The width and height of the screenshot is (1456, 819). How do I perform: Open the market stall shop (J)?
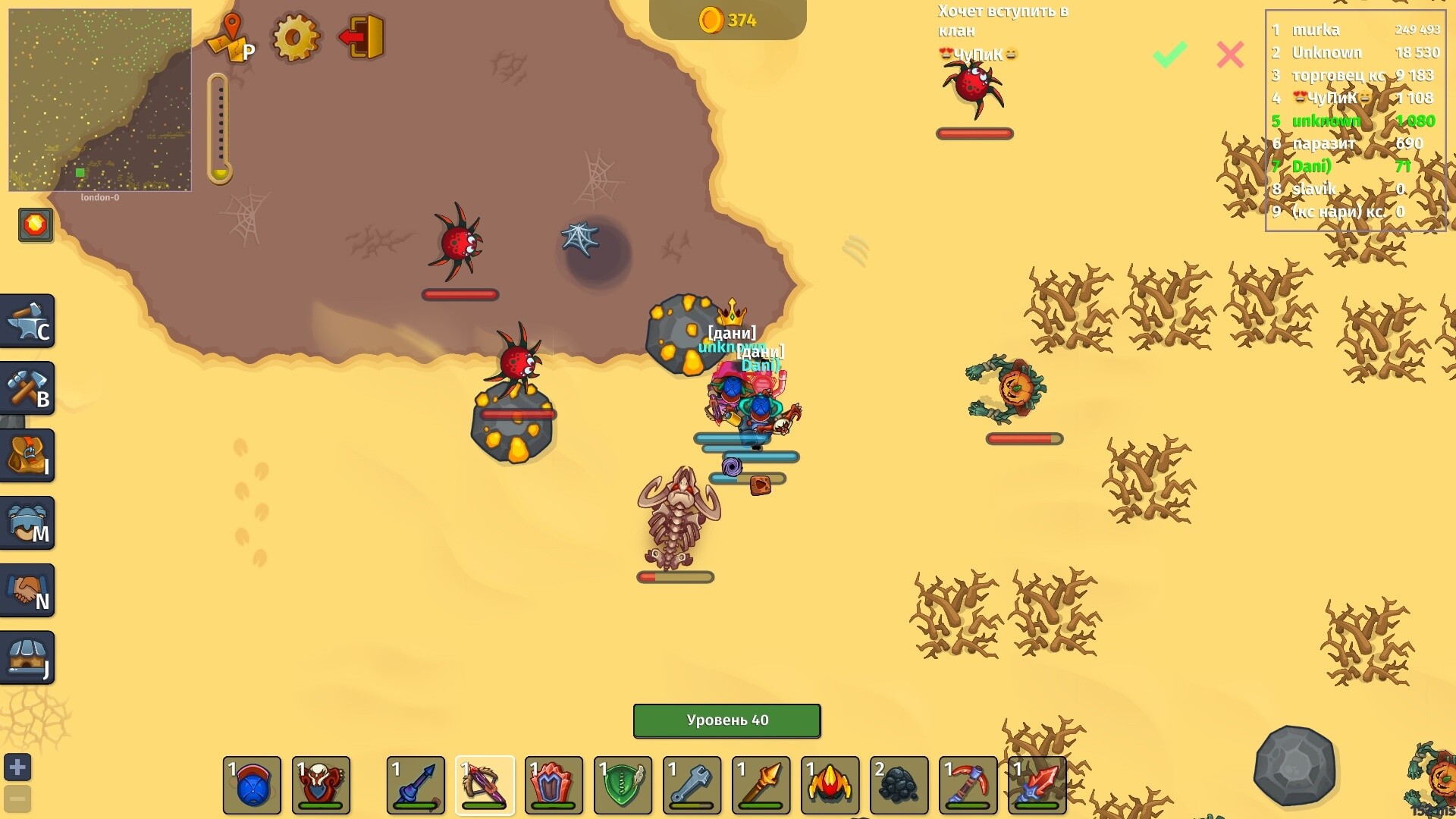pos(27,657)
